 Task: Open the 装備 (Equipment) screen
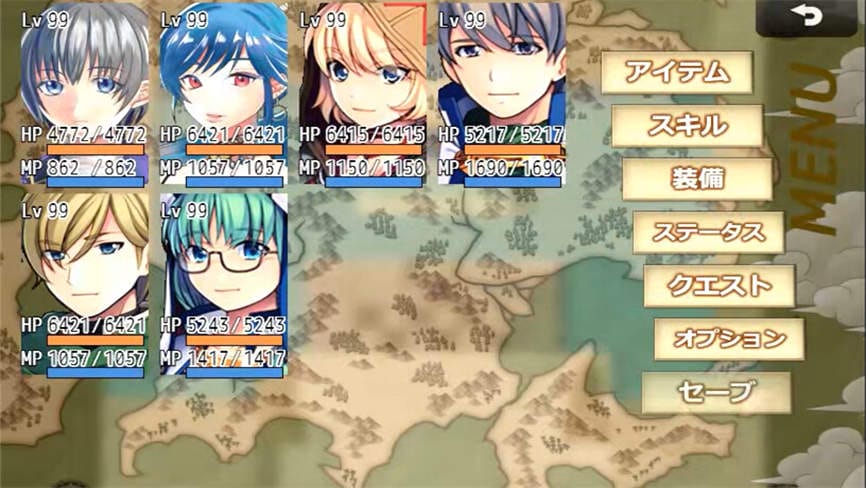coord(697,179)
